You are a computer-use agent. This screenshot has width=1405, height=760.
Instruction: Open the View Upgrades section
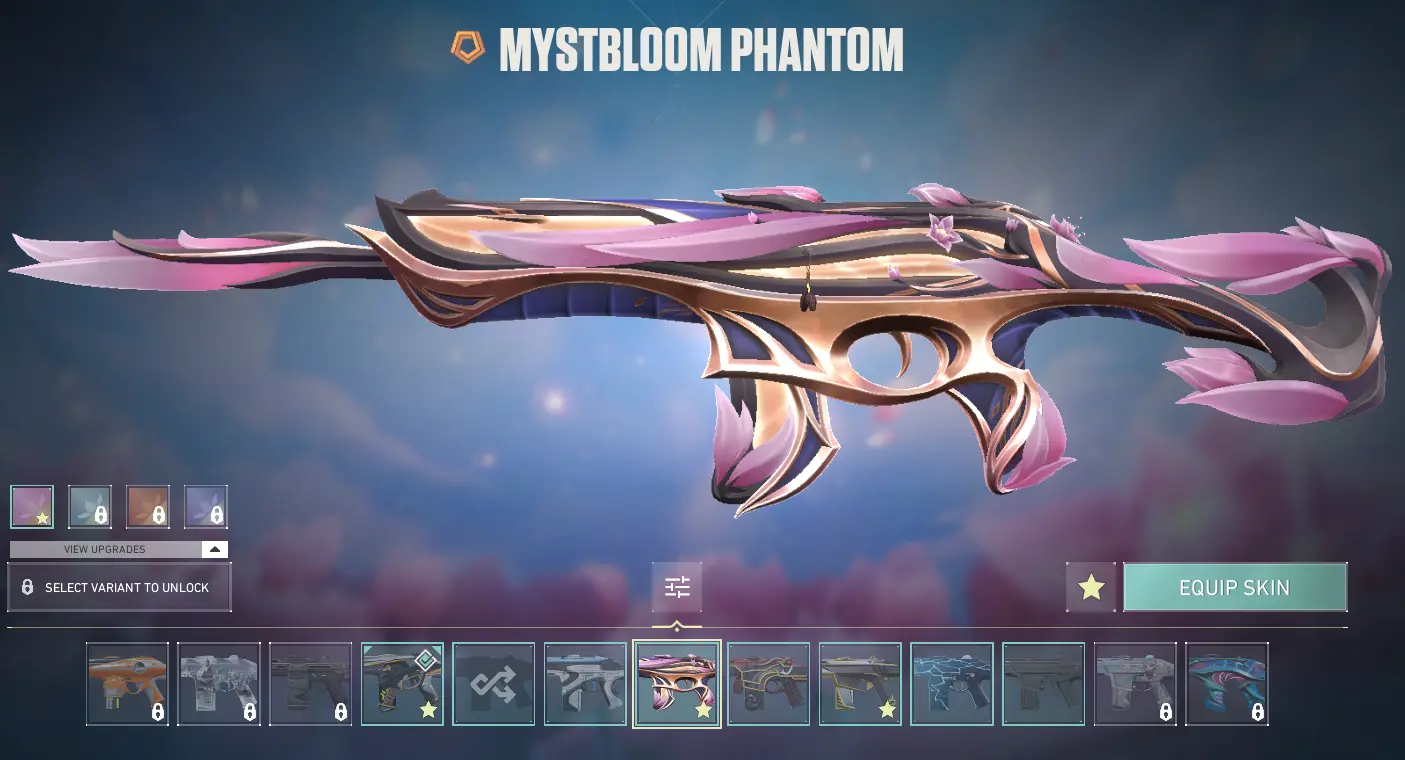(x=105, y=549)
